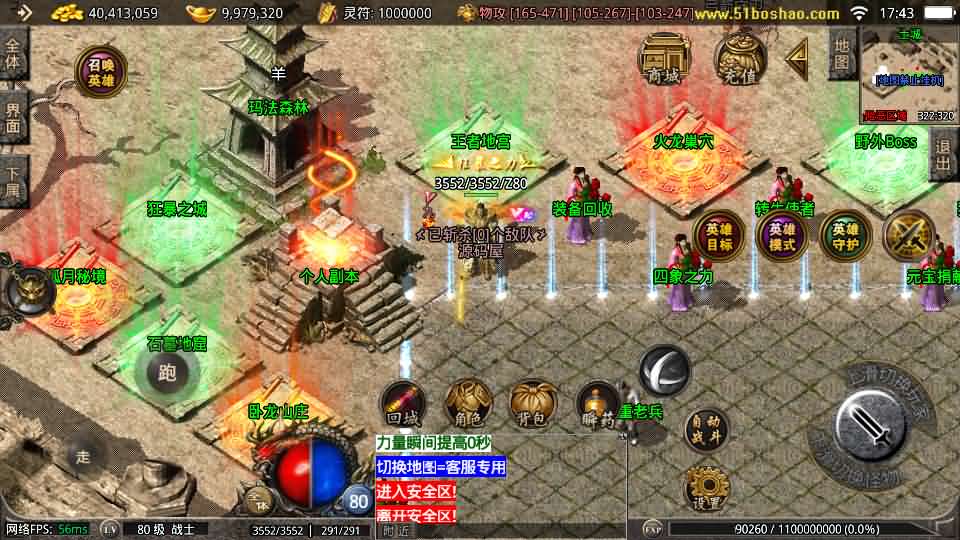Open the 背包 backpack
This screenshot has height=540, width=960.
point(532,405)
